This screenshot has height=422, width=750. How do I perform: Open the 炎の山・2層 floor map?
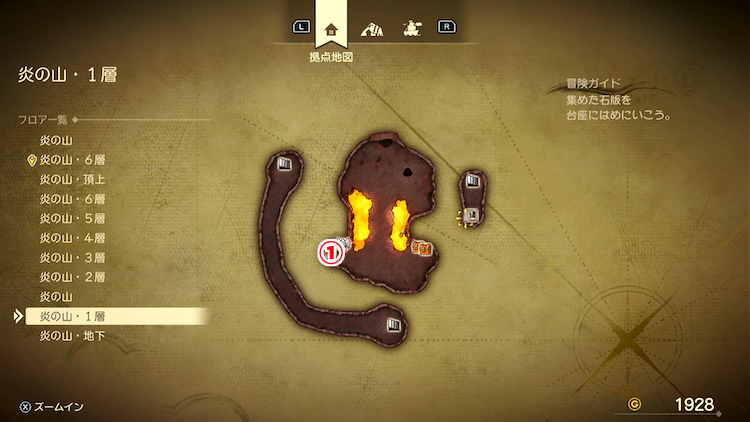coord(73,277)
